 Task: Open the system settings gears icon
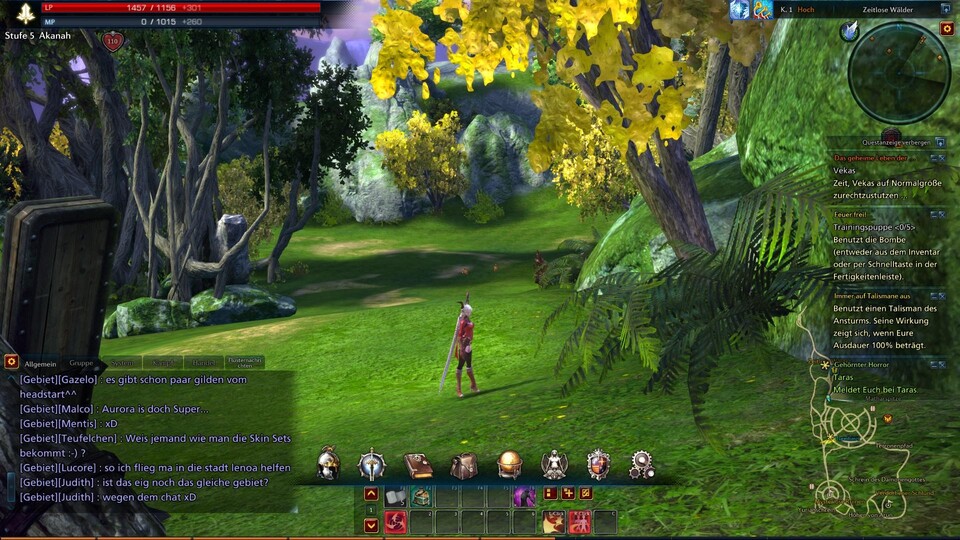click(642, 464)
